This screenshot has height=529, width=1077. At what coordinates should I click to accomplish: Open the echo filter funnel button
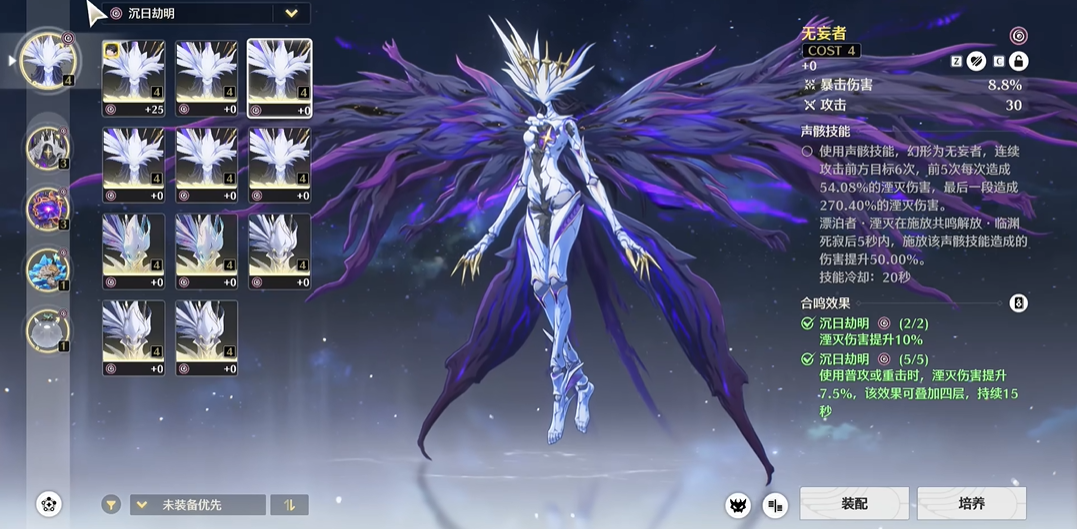click(x=112, y=505)
